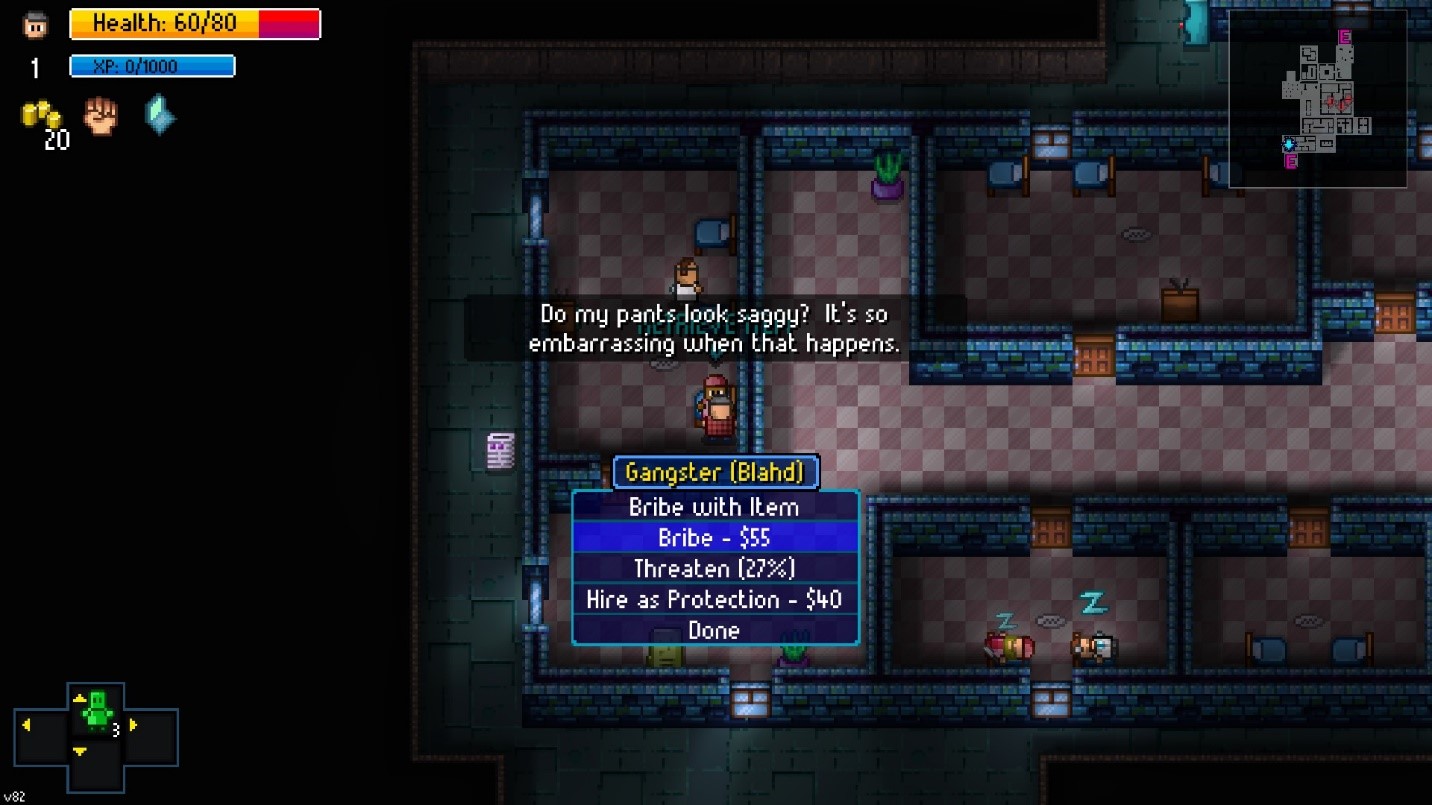Select Done to close the dialogue
This screenshot has width=1432, height=805.
pyautogui.click(x=714, y=631)
